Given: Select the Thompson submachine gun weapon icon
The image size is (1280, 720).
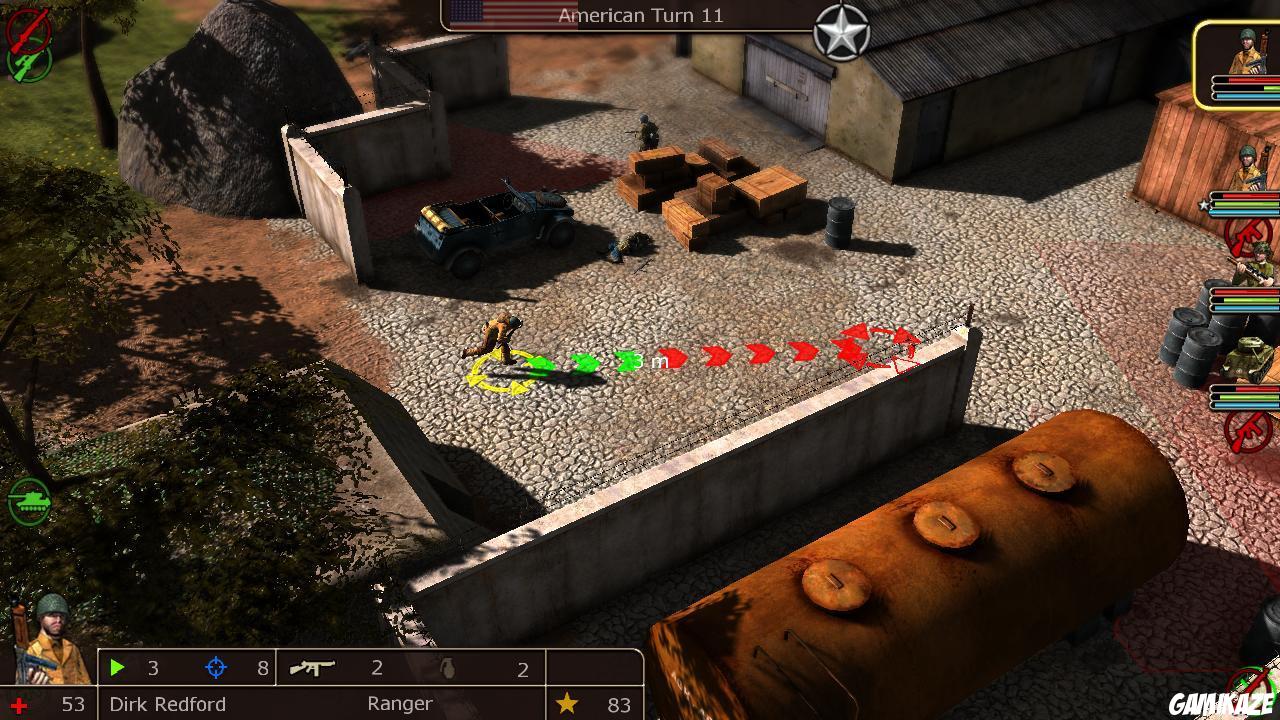Looking at the screenshot, I should tap(311, 669).
